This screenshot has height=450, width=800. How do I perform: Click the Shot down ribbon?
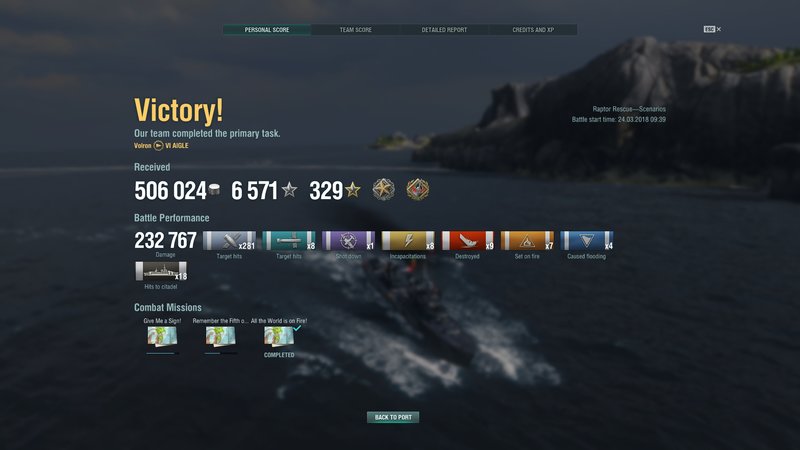point(348,240)
